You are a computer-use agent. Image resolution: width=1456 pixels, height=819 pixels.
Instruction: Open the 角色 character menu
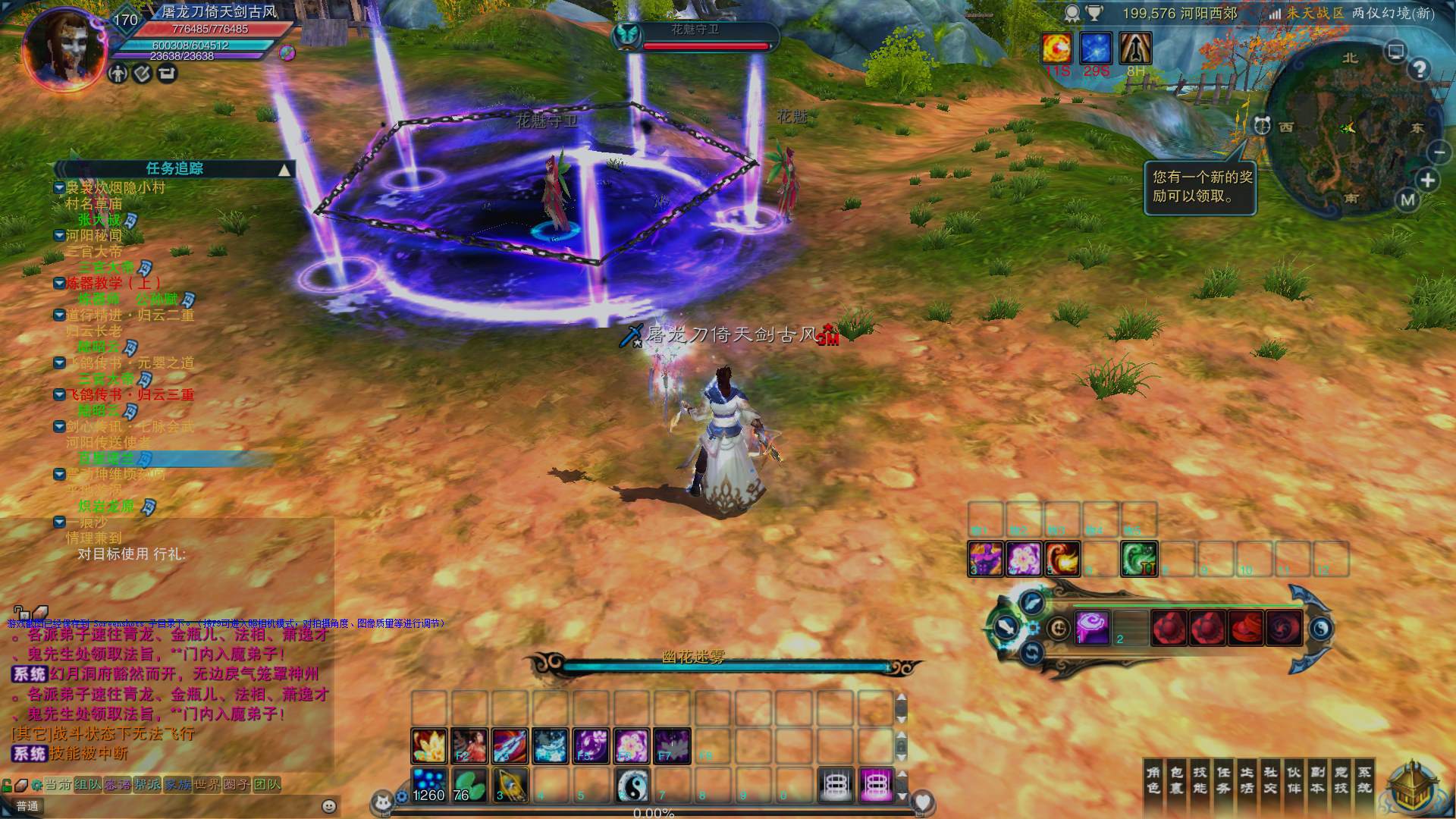[x=1153, y=780]
